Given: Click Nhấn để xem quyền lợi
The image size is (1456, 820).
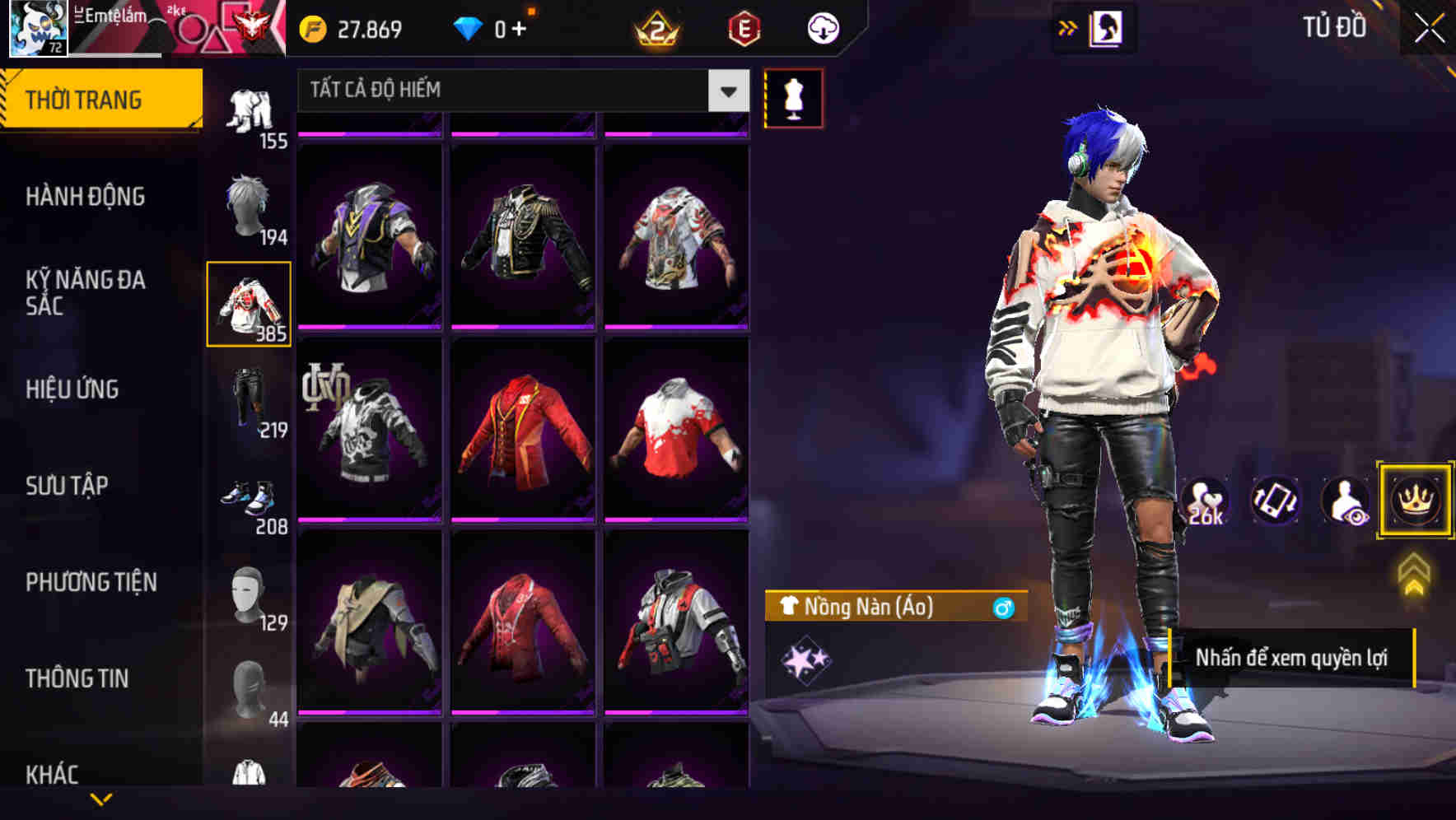Looking at the screenshot, I should point(1293,658).
